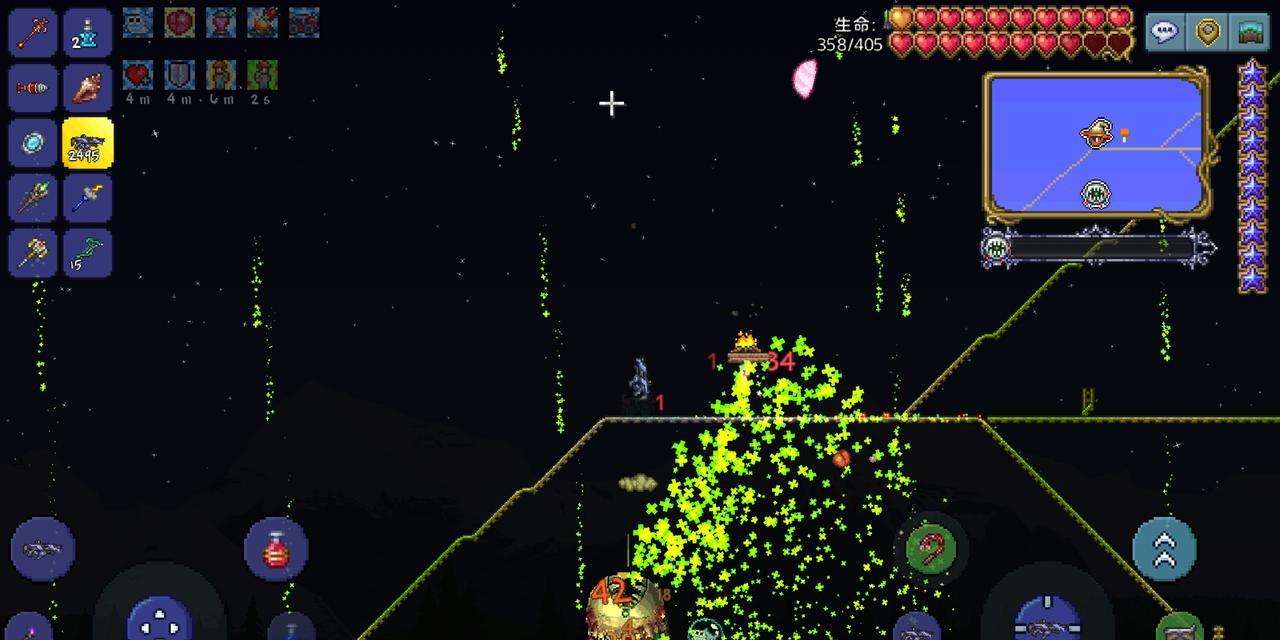Screen dimensions: 1280x640
Task: Open the world map landscape button
Action: [x=1250, y=32]
